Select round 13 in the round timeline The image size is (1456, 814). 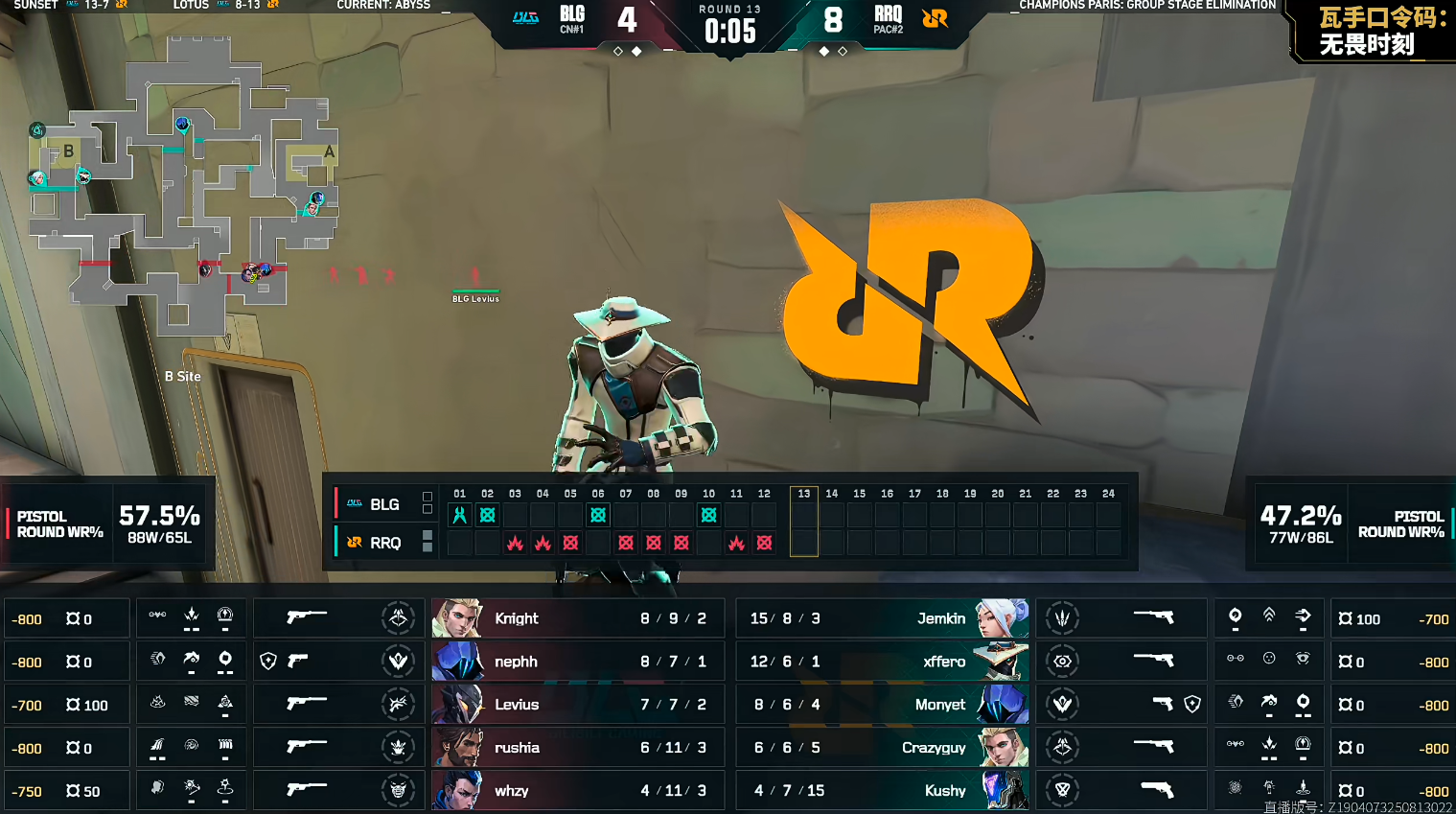pos(803,521)
